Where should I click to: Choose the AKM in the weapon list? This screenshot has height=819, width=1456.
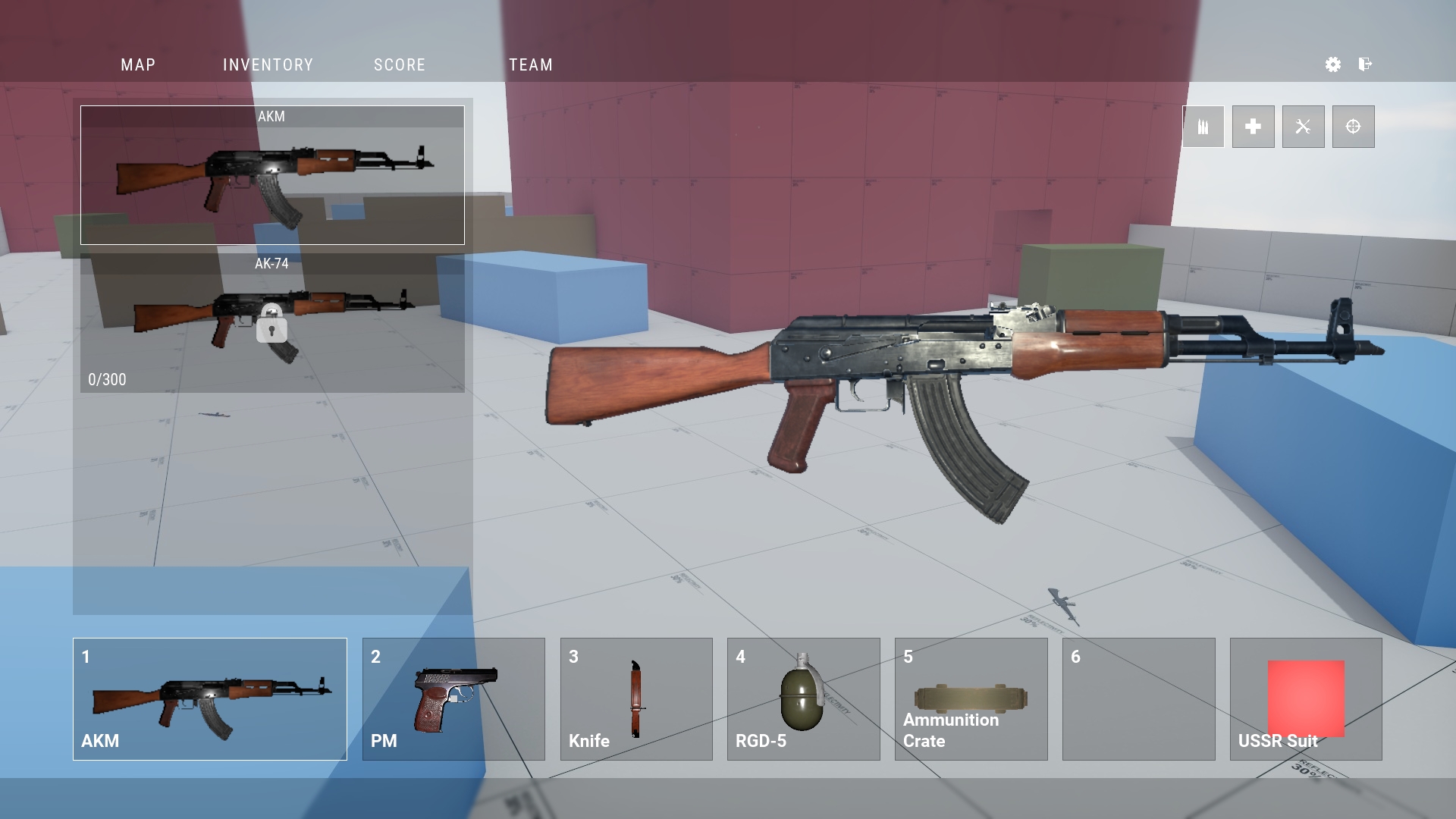(272, 175)
